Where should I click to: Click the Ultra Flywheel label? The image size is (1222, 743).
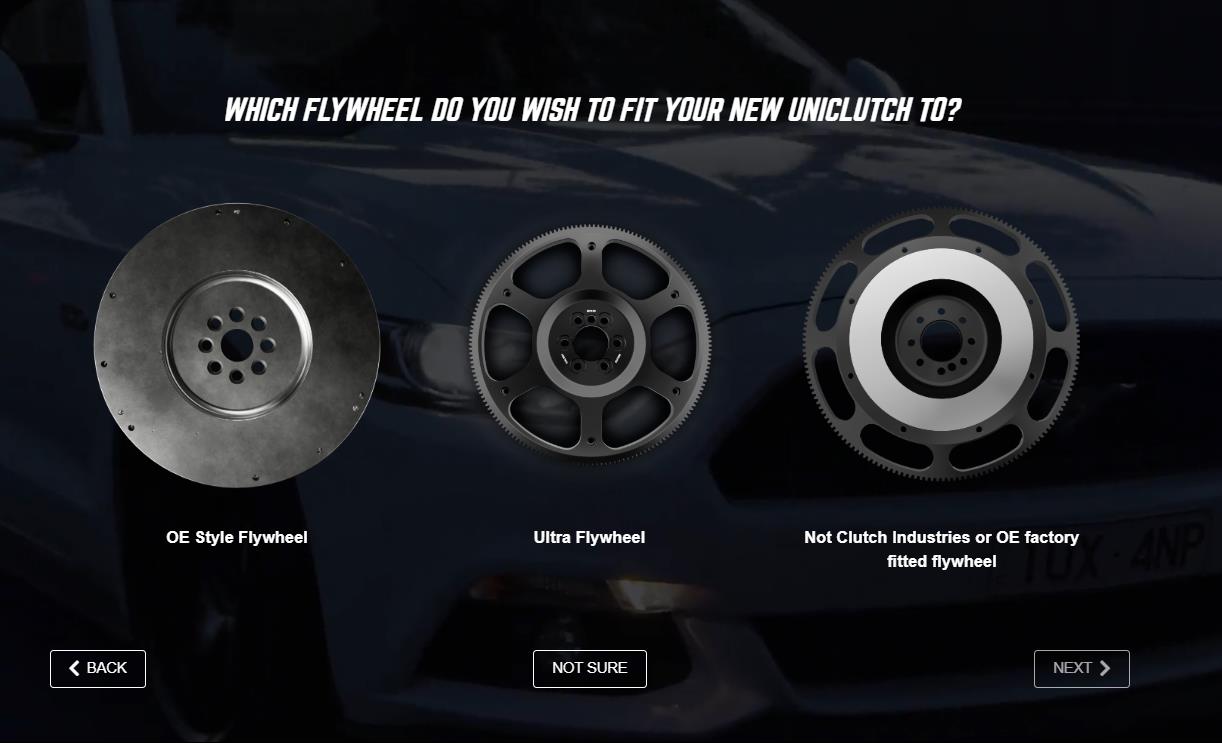pyautogui.click(x=589, y=538)
